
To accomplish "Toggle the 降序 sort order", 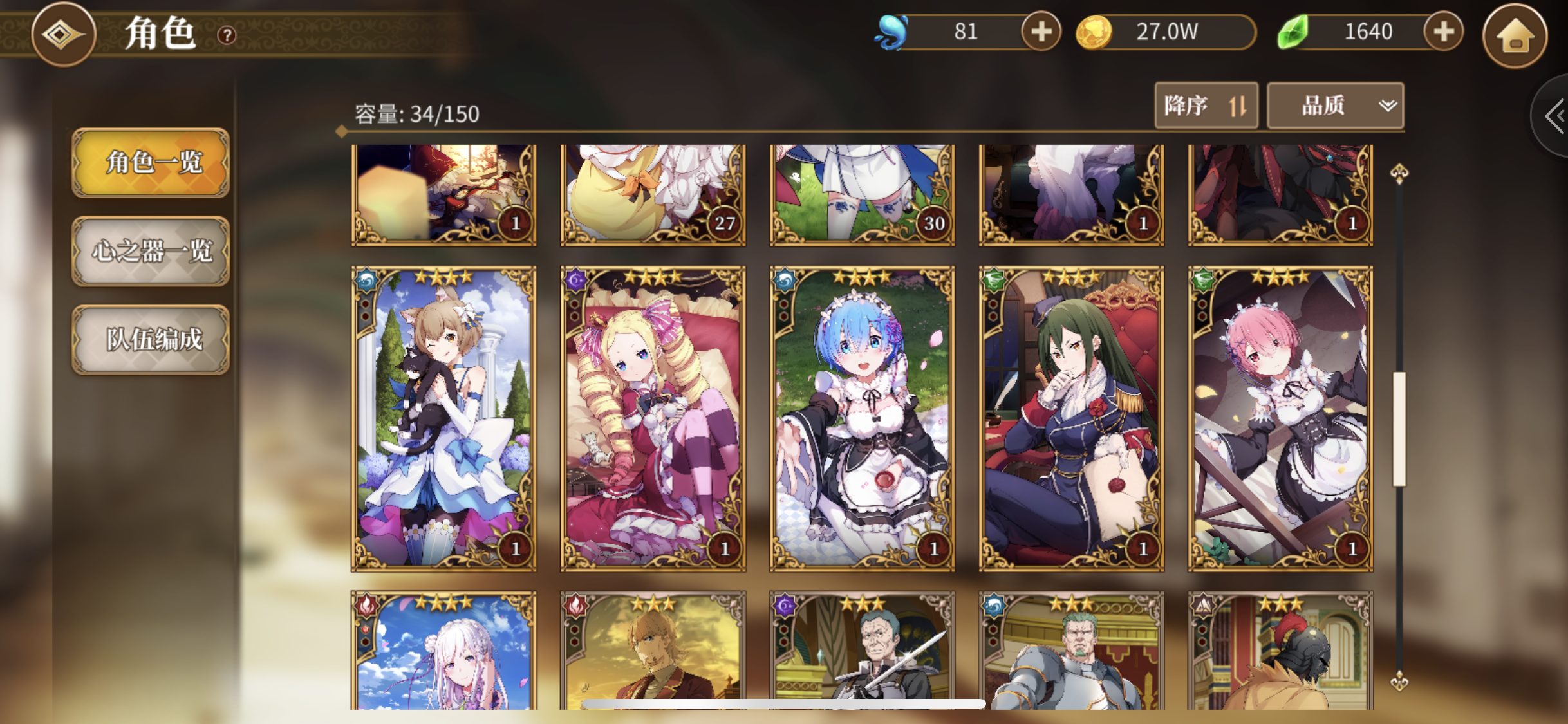I will pos(1206,105).
